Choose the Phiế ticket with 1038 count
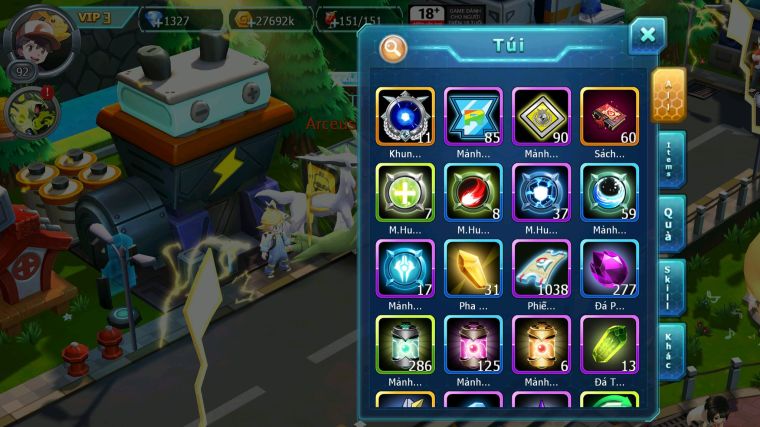Screen dimensions: 760x427 [541, 269]
